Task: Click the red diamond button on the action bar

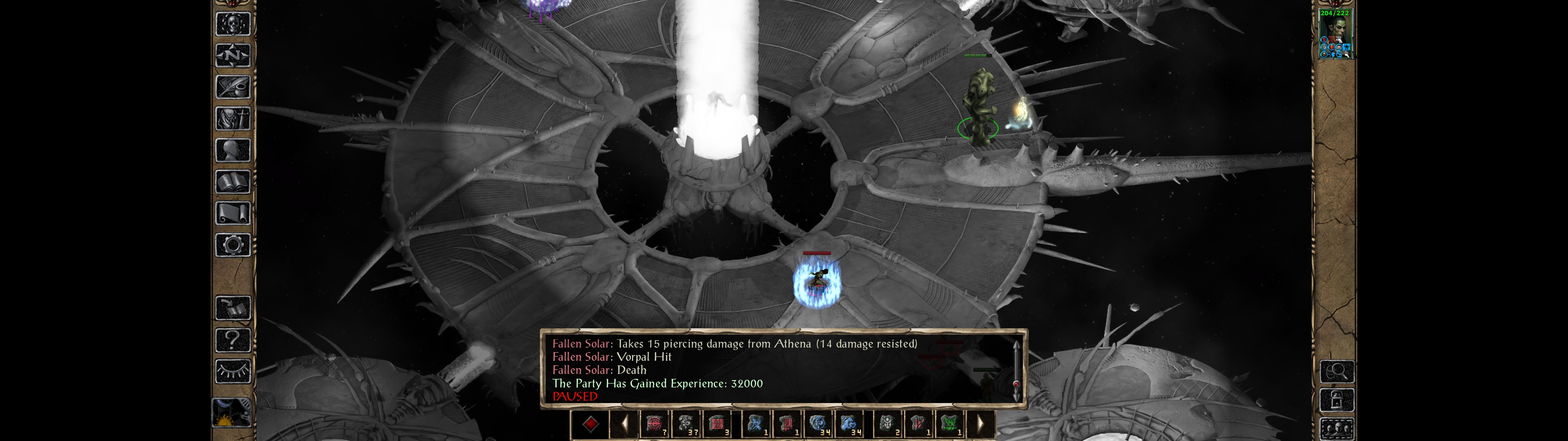Action: pyautogui.click(x=590, y=424)
